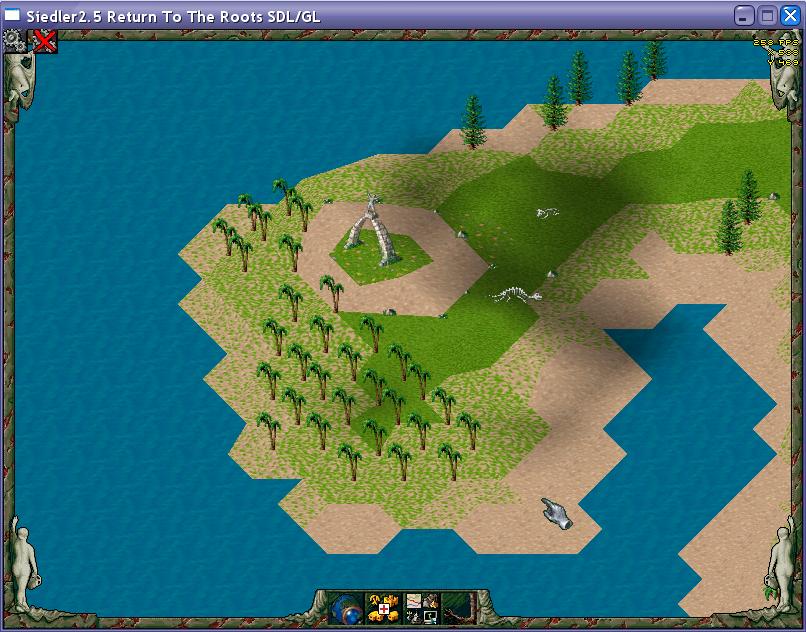
Task: Select the four-picture button with map and computer
Action: pyautogui.click(x=420, y=607)
